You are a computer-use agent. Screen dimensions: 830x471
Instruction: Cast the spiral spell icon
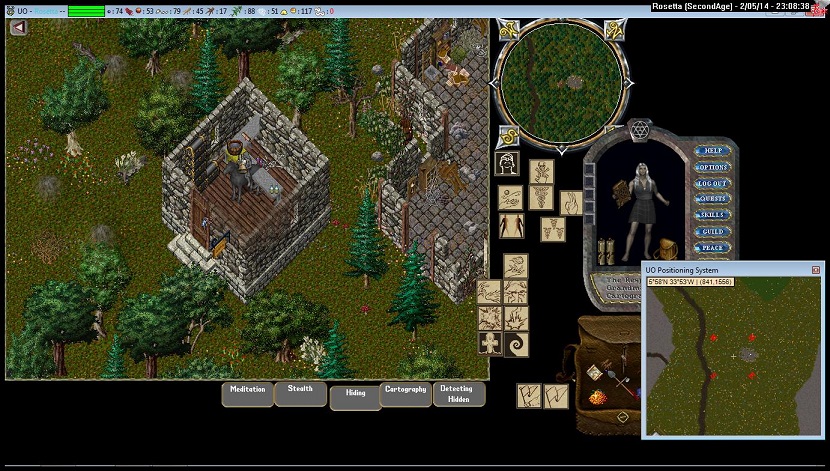516,343
